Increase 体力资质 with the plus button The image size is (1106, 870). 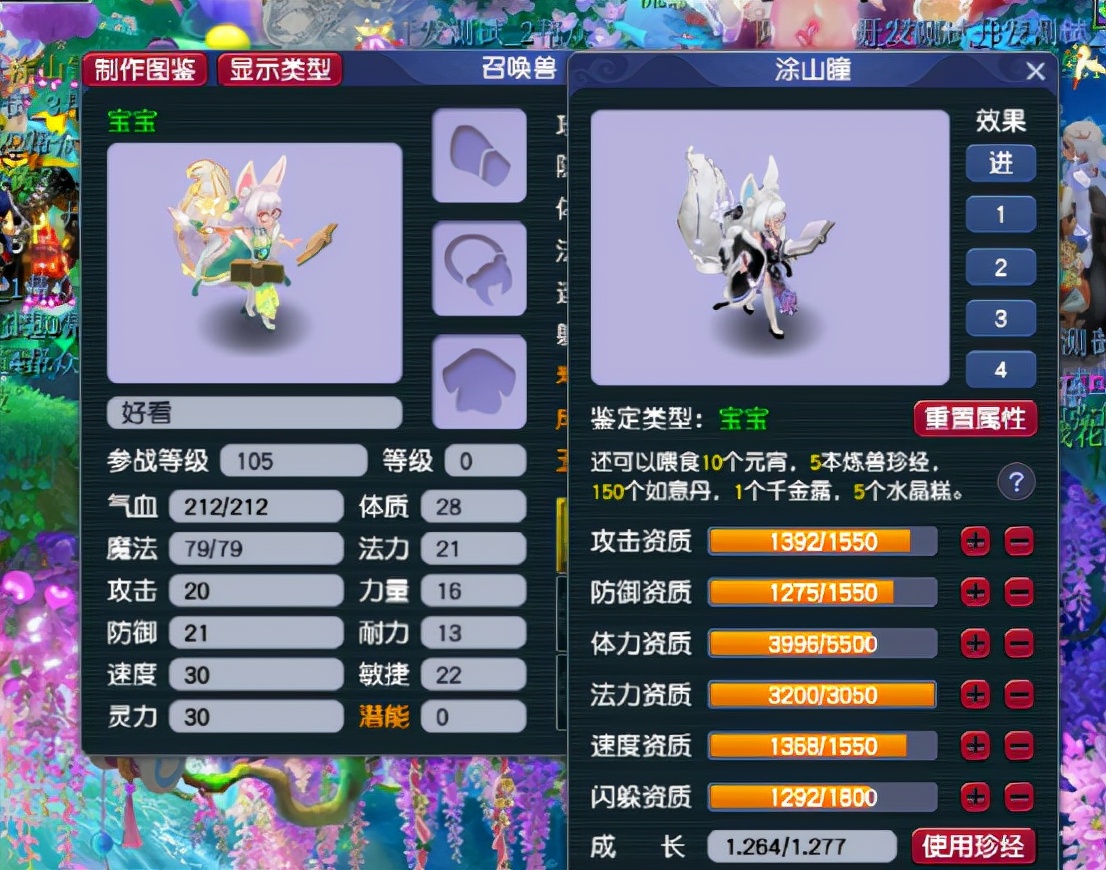point(975,644)
